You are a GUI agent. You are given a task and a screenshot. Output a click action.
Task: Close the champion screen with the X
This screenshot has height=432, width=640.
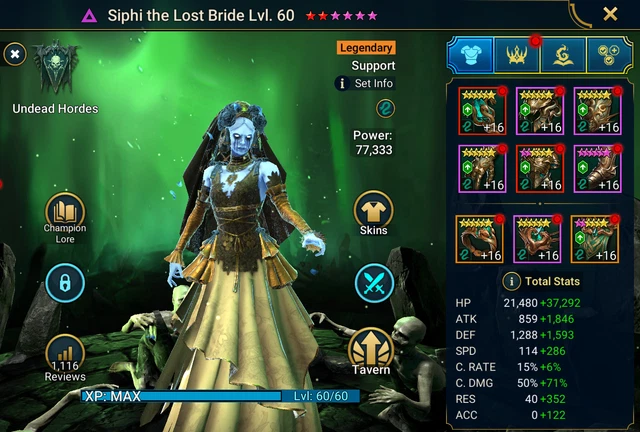pyautogui.click(x=610, y=14)
